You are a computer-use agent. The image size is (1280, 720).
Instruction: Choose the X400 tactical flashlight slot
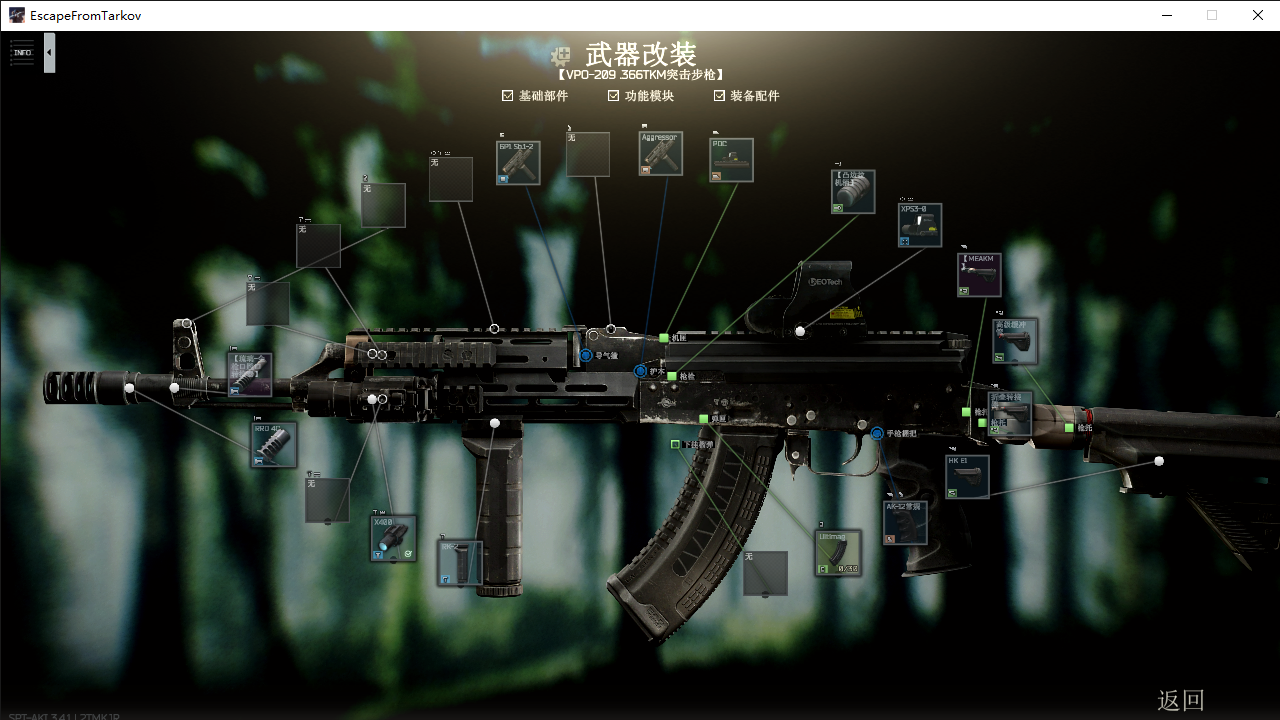(x=393, y=538)
